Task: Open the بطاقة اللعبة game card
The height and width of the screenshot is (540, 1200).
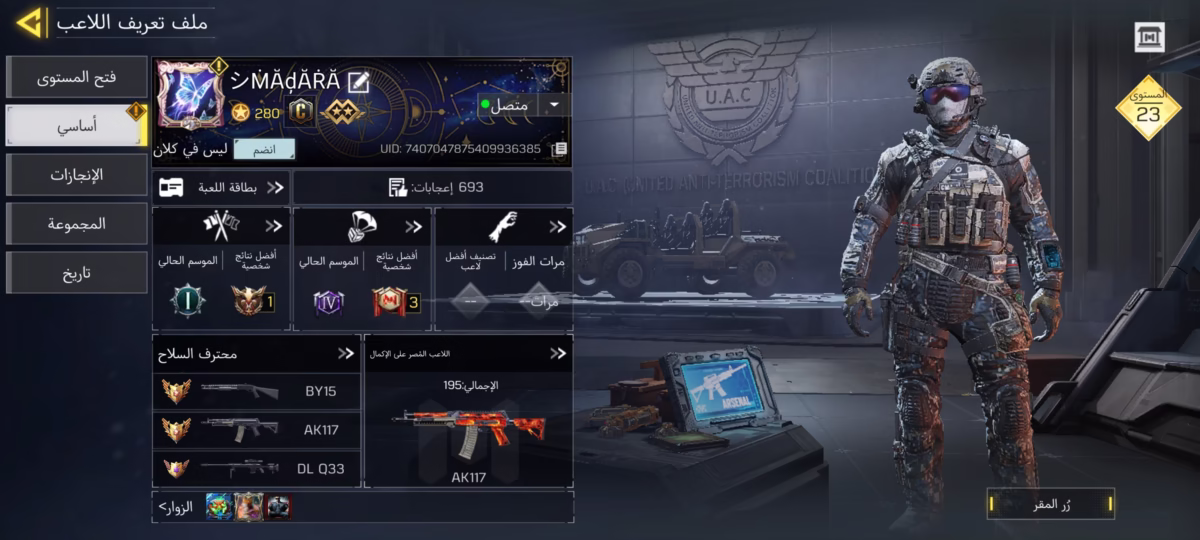Action: point(222,187)
